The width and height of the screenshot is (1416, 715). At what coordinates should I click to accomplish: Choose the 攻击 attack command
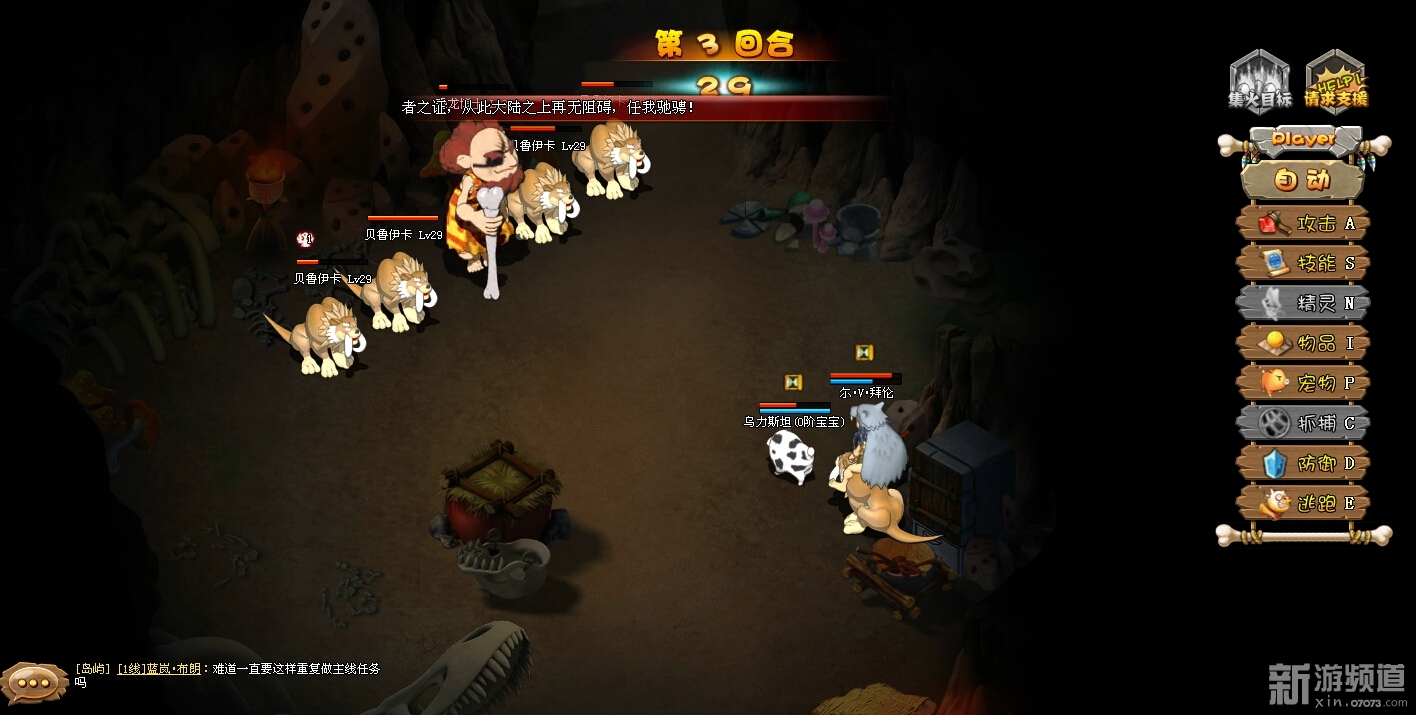tap(1304, 223)
